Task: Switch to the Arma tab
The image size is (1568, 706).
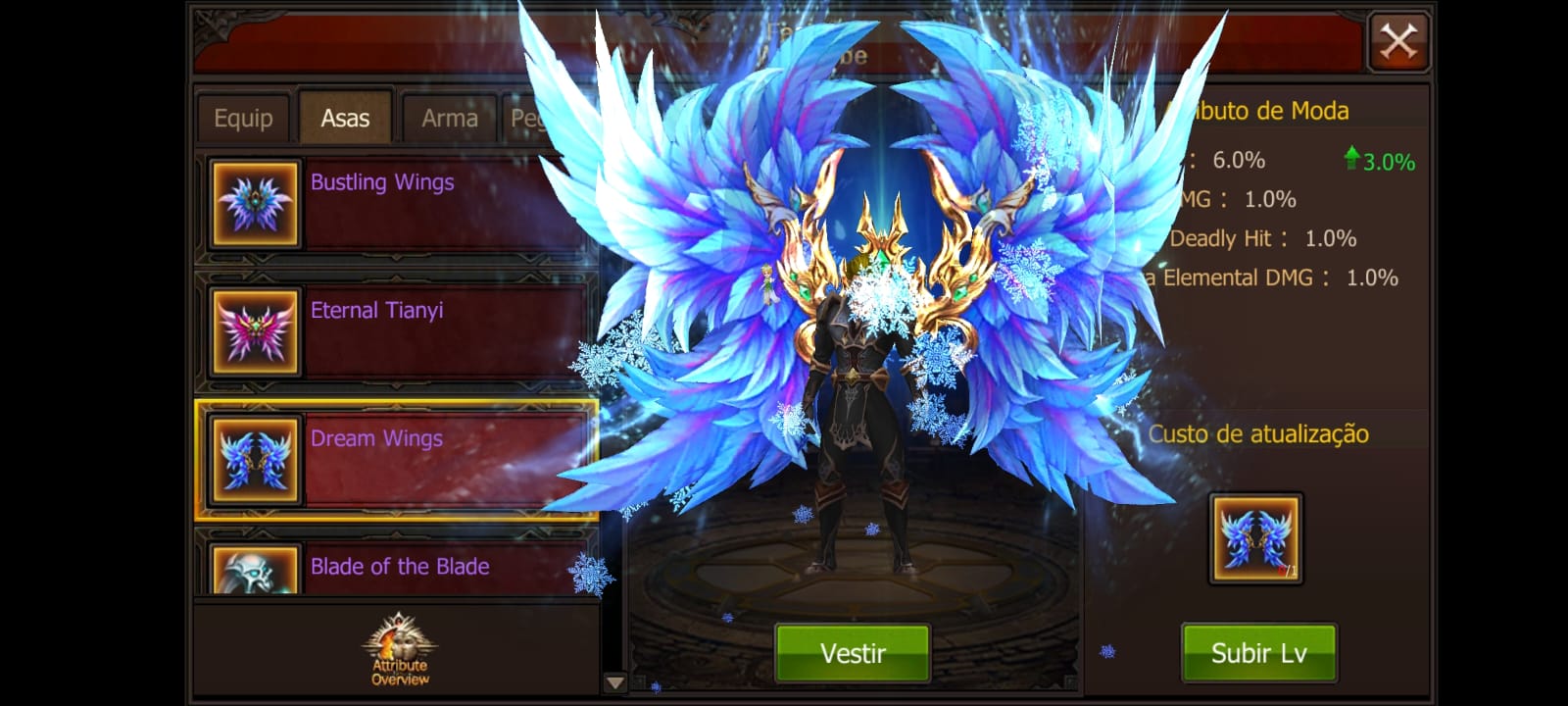Action: [x=449, y=117]
